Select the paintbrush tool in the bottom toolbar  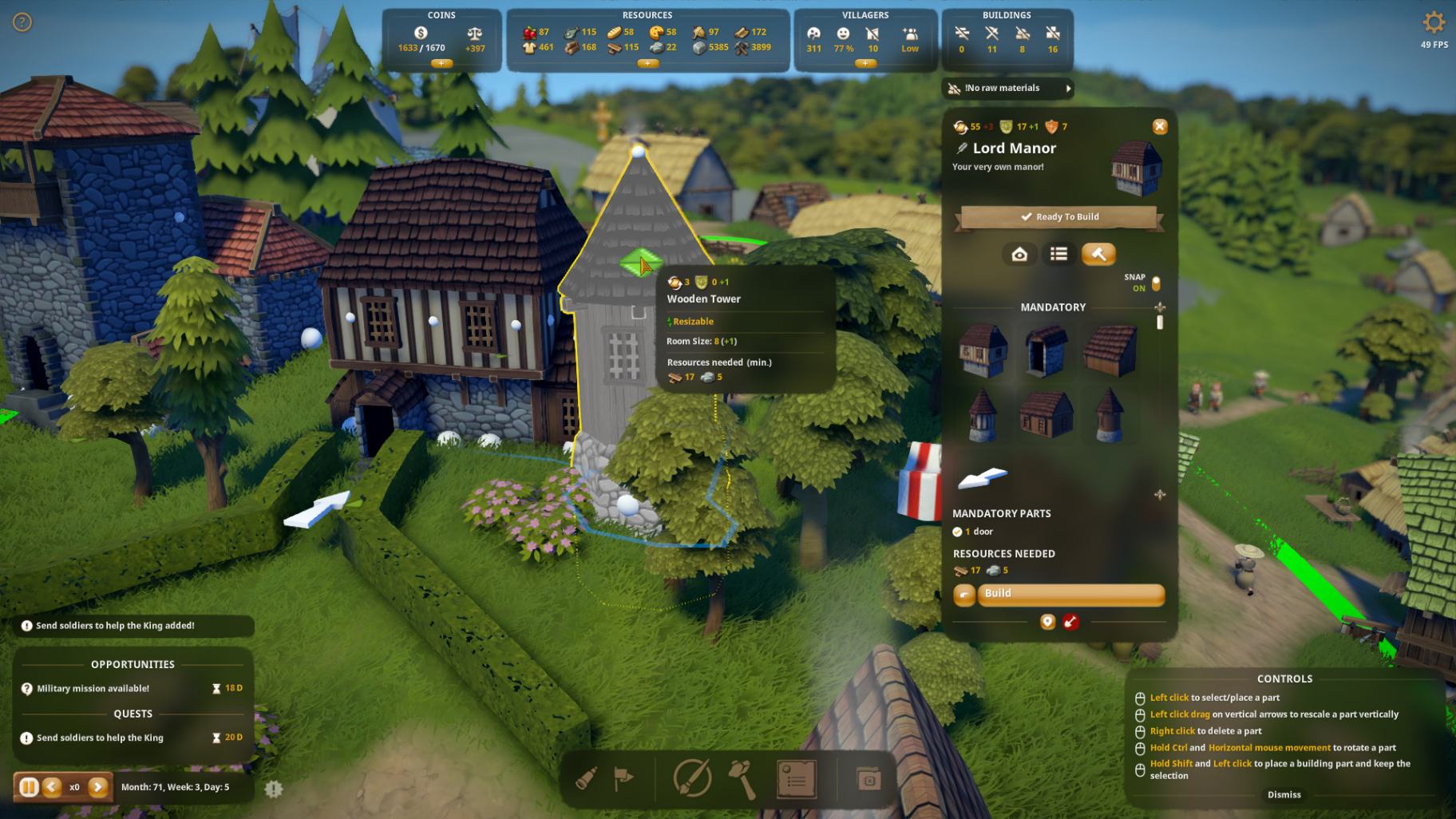[x=693, y=780]
